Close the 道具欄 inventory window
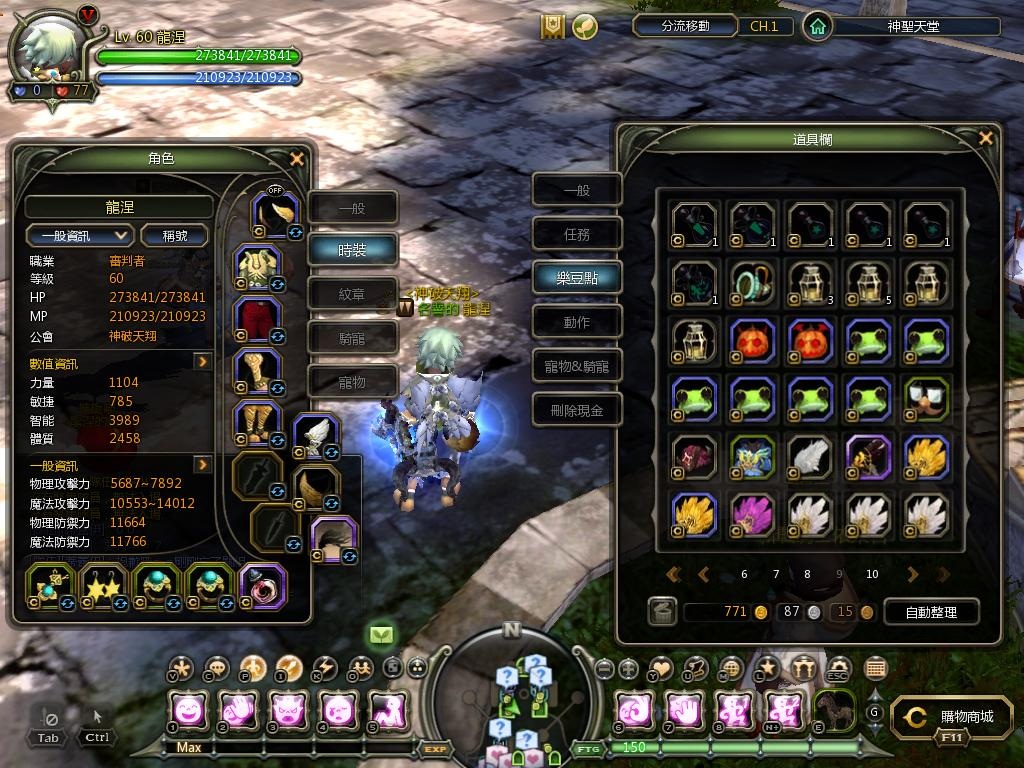 coord(986,139)
